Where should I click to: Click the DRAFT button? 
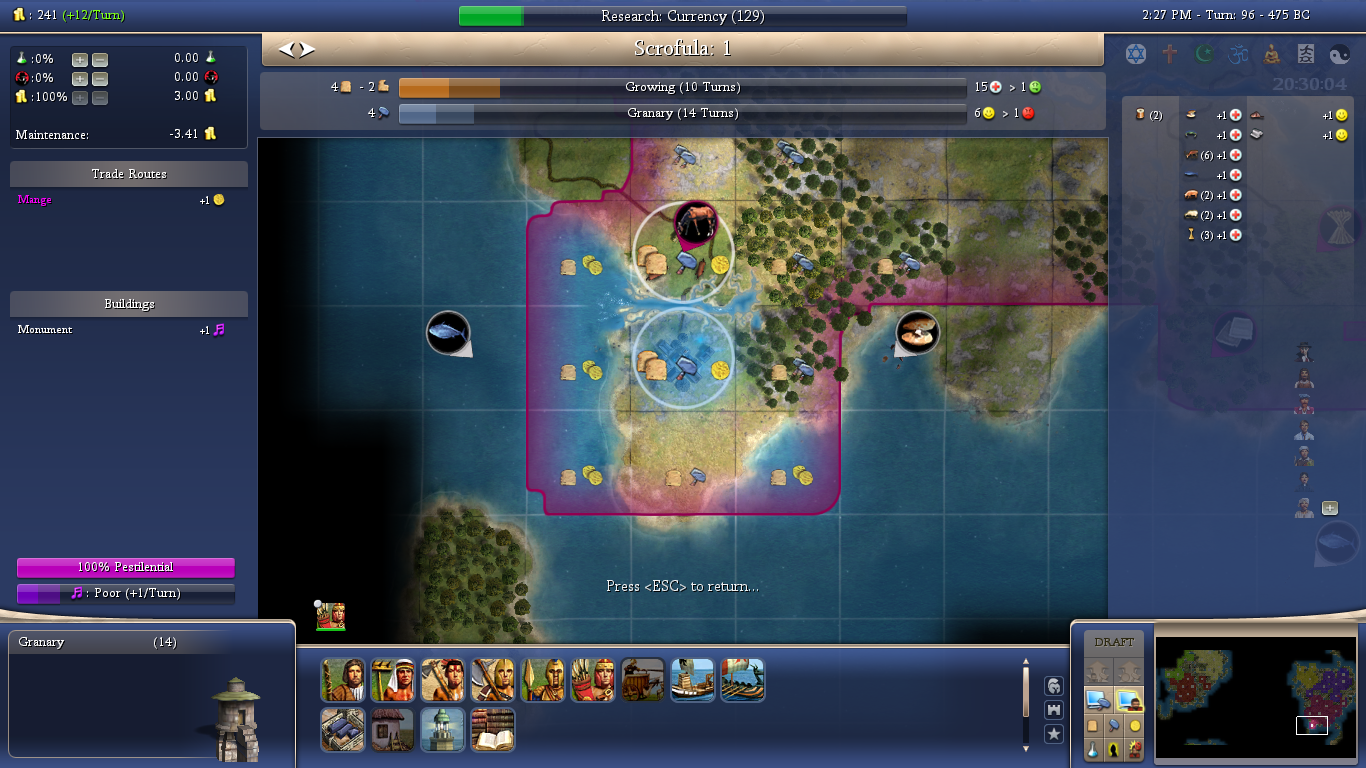tap(1114, 642)
